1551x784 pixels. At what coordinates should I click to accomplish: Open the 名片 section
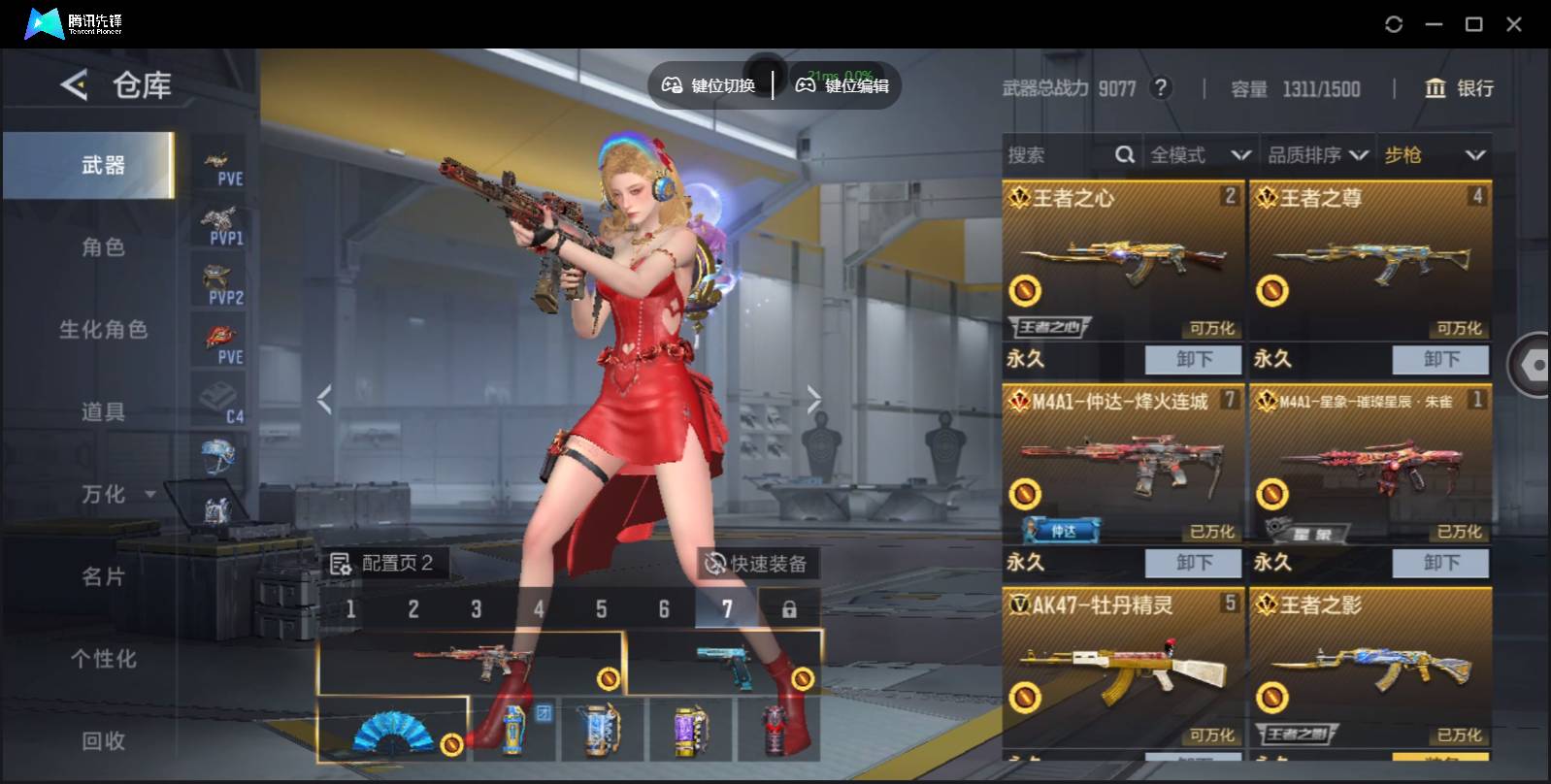coord(103,577)
